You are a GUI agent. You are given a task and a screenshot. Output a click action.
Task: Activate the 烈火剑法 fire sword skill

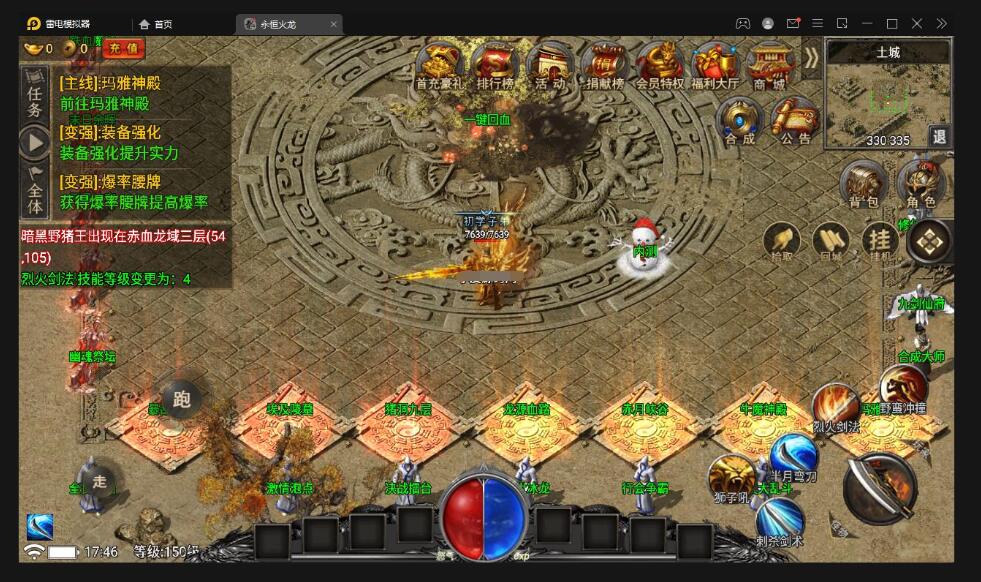(834, 405)
